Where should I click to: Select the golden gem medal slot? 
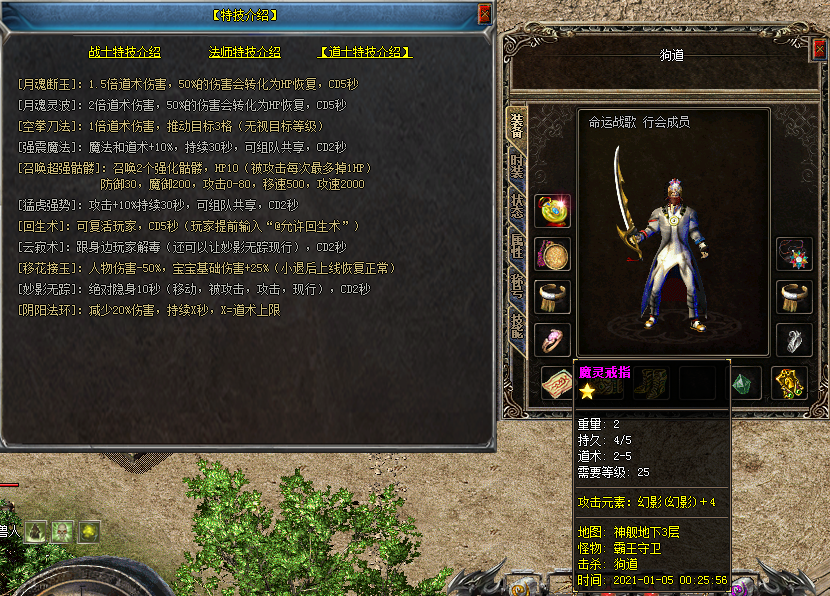point(552,212)
